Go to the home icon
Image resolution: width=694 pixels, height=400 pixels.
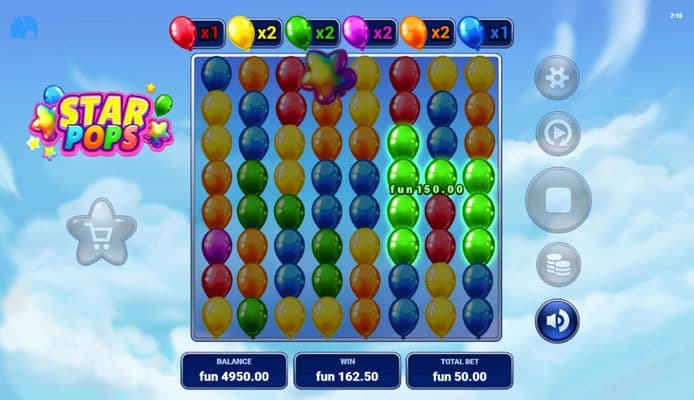point(22,27)
